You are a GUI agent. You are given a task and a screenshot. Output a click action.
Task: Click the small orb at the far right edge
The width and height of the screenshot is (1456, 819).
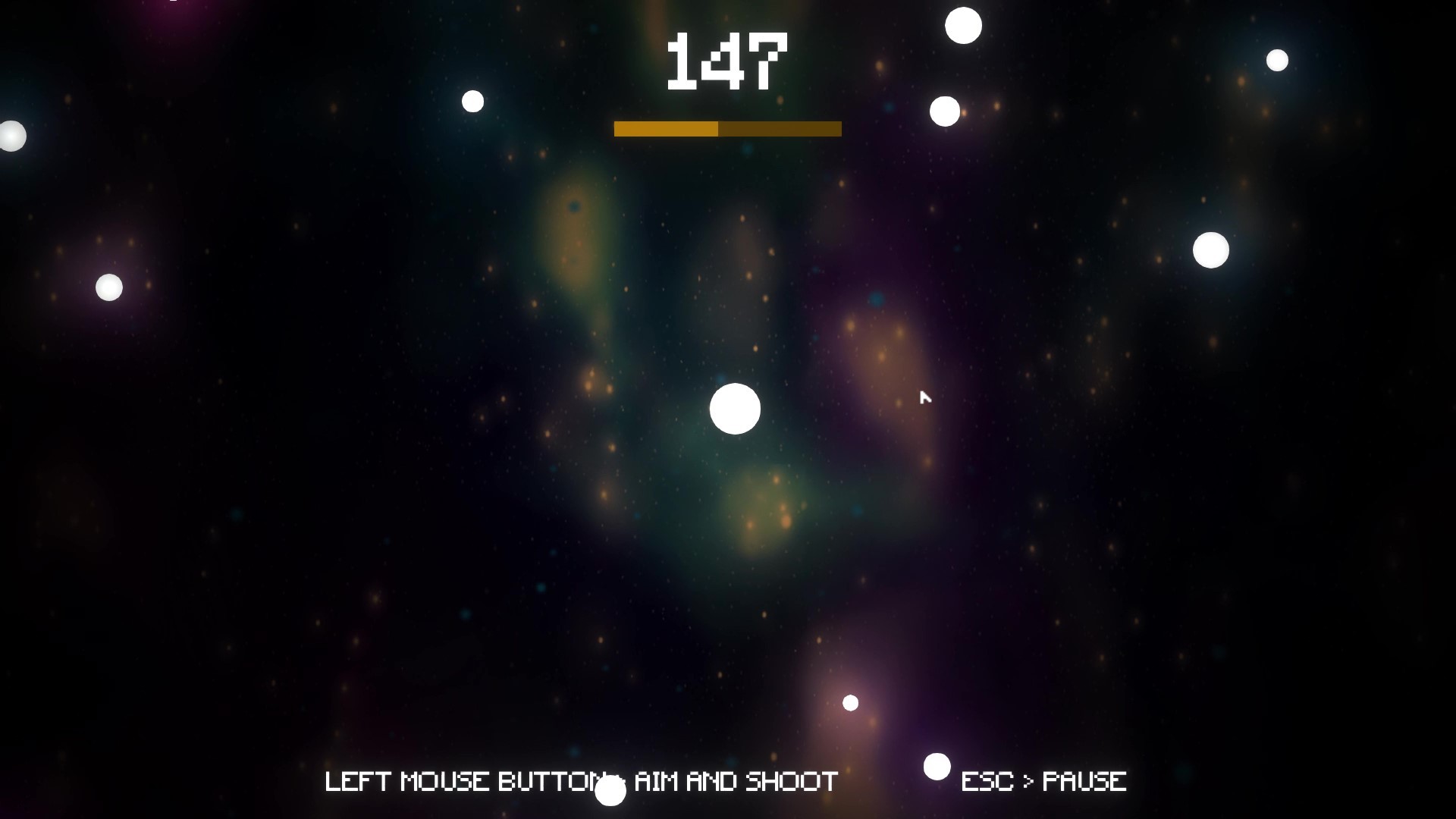click(1277, 61)
